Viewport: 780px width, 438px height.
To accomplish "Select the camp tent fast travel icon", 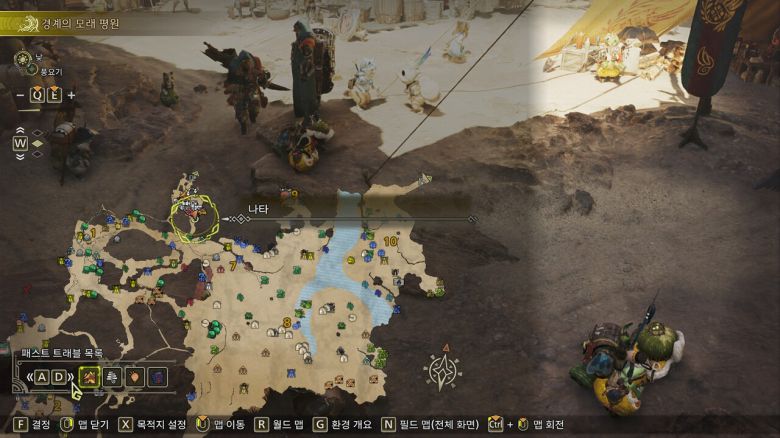I will (x=88, y=377).
